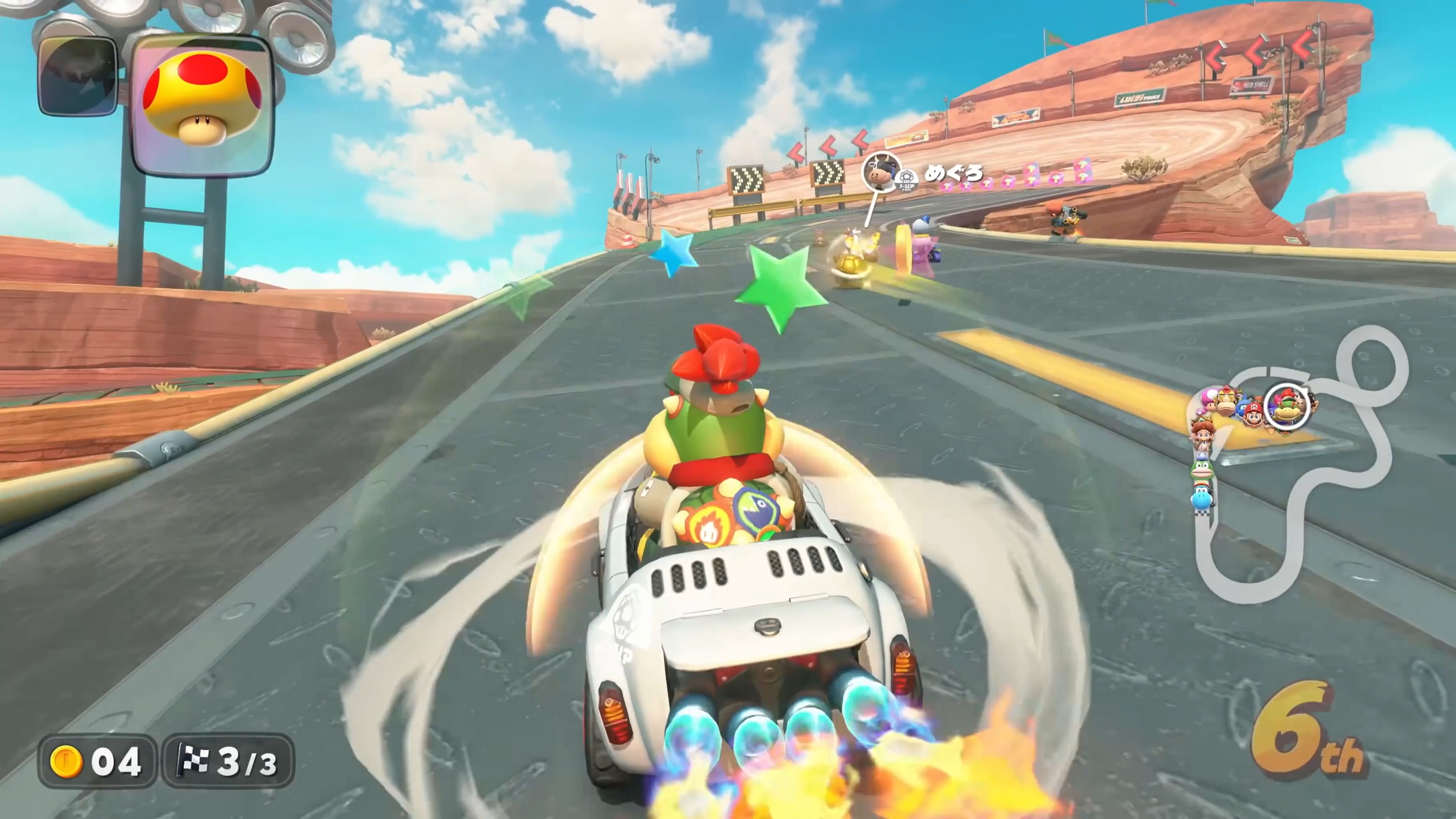Choose the light-blue Yoshi minimap marker
This screenshot has height=819, width=1456.
pyautogui.click(x=1200, y=499)
